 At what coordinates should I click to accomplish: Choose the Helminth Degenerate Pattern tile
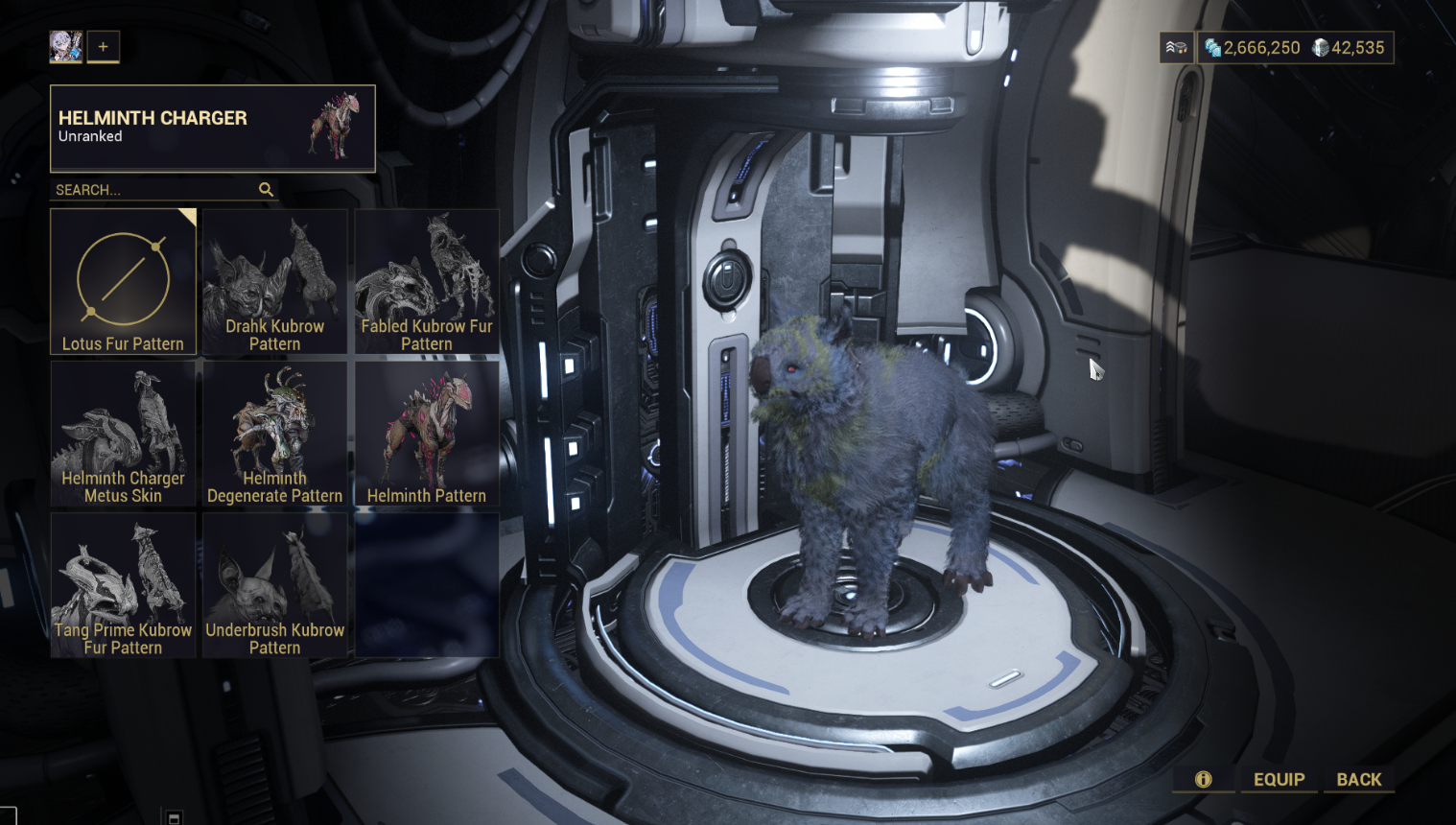point(275,434)
